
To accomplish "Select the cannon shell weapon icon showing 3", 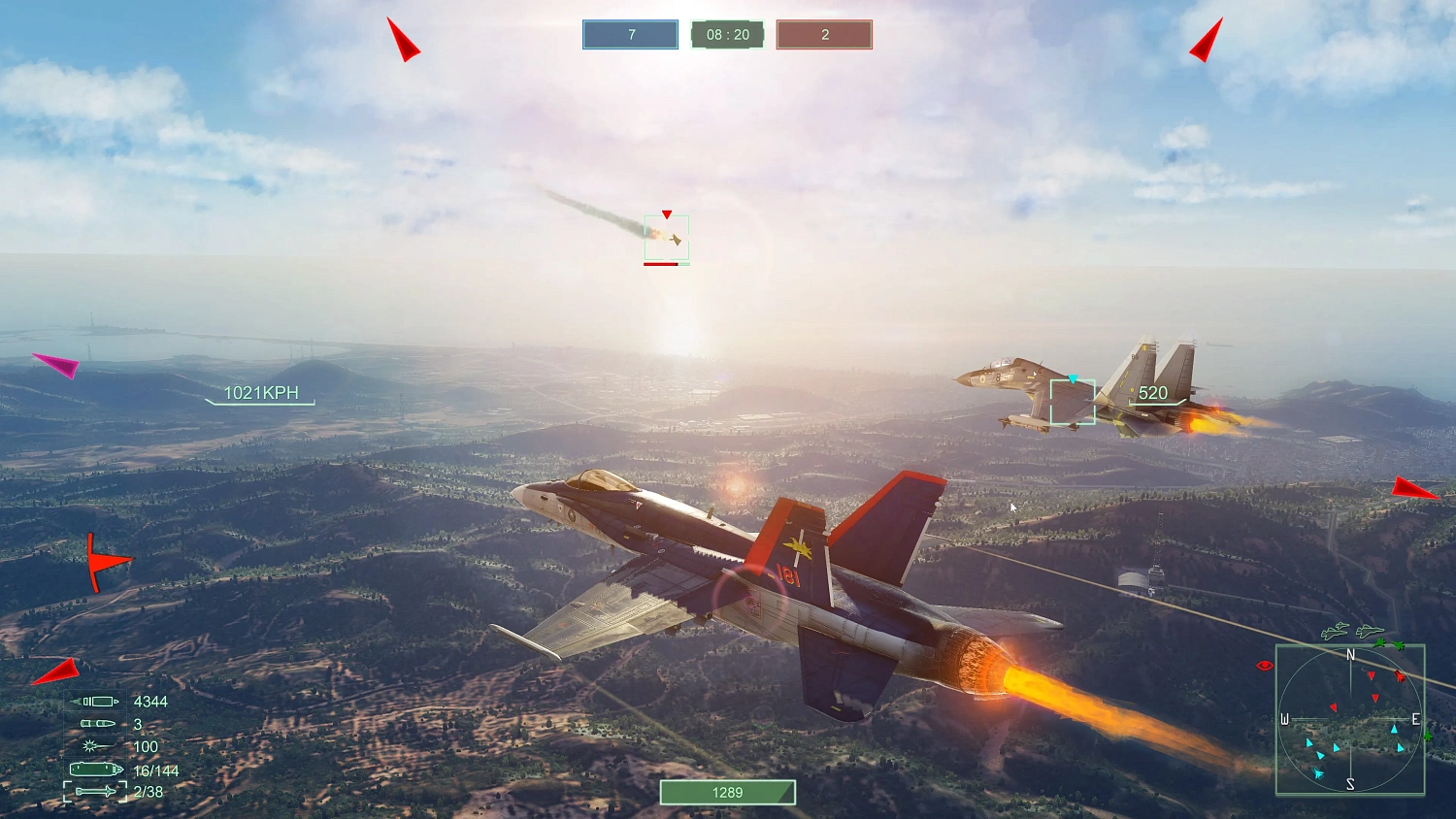I will (95, 723).
